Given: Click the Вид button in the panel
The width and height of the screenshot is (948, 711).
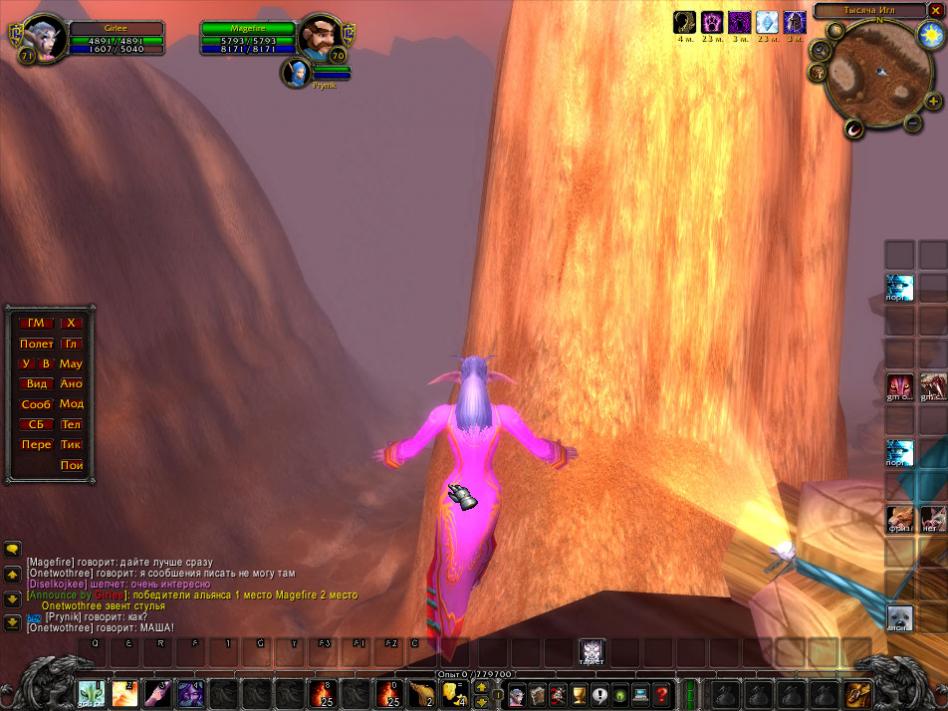Looking at the screenshot, I should pos(36,384).
